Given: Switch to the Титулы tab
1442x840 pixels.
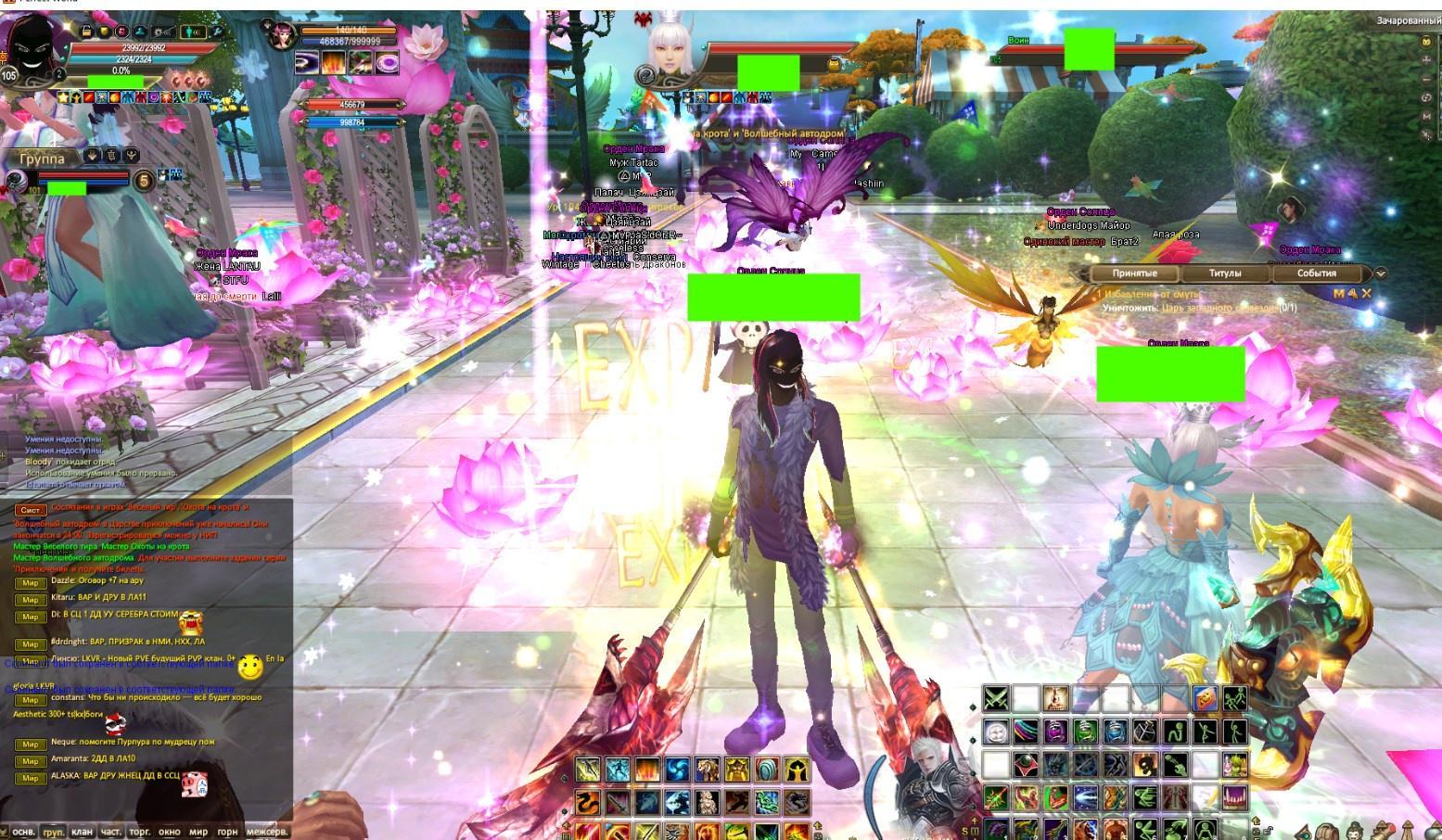Looking at the screenshot, I should pos(1225,274).
